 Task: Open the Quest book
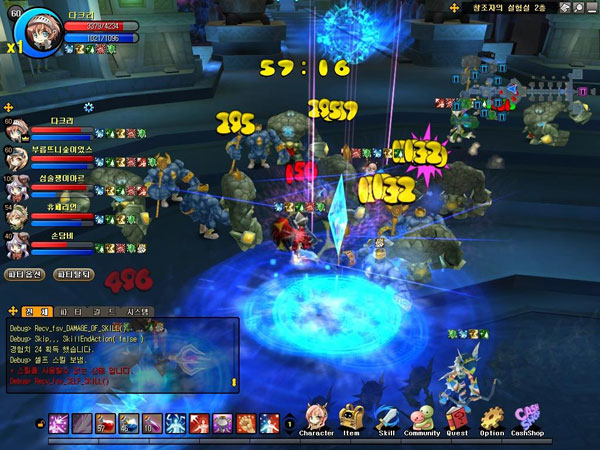(458, 421)
